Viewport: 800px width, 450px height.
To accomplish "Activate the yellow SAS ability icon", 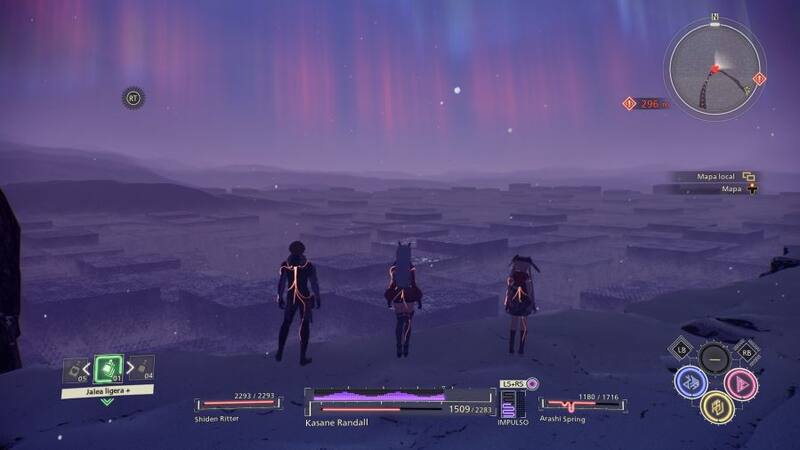I will [714, 405].
